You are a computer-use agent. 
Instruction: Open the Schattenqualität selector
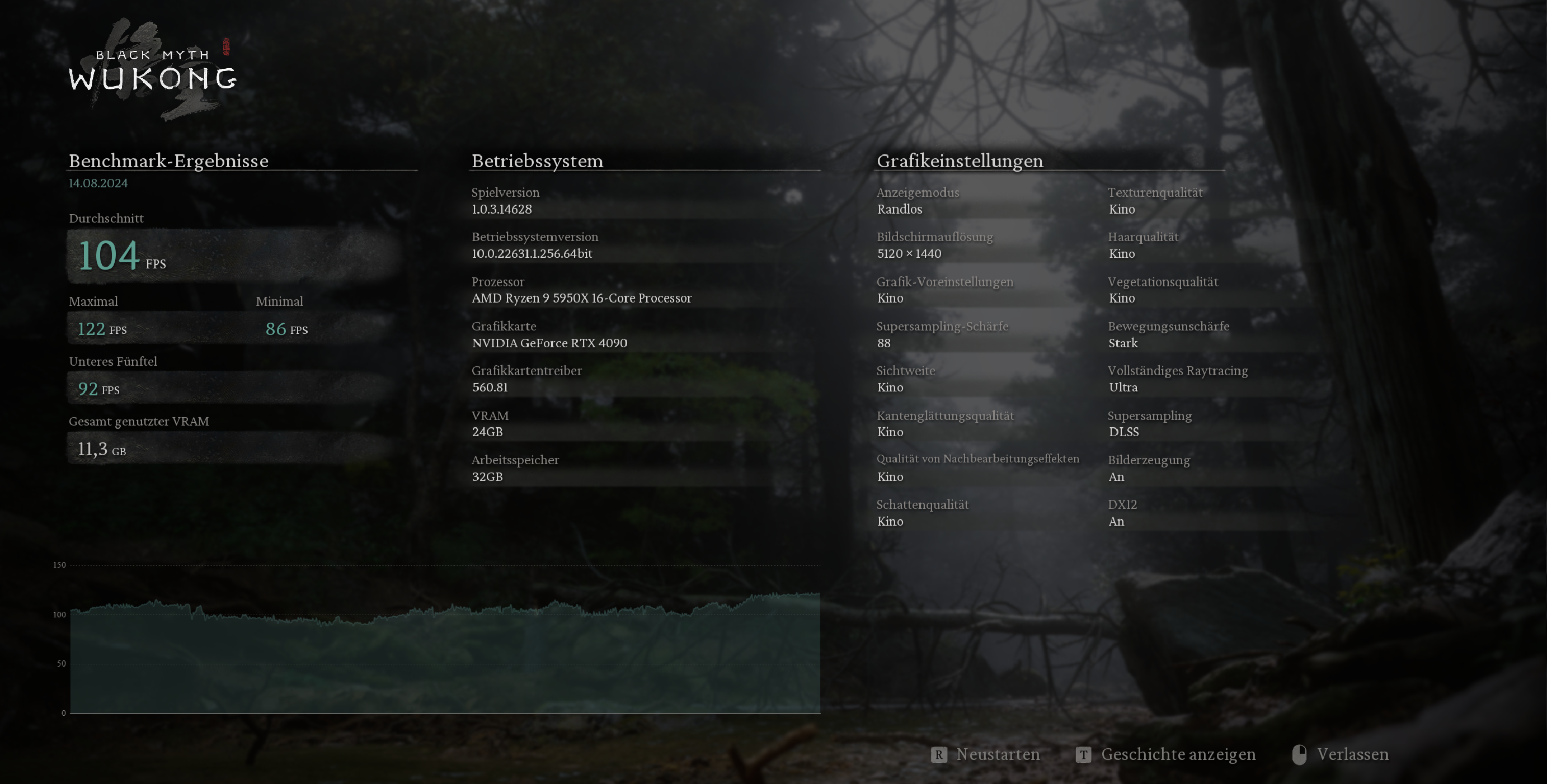click(923, 513)
